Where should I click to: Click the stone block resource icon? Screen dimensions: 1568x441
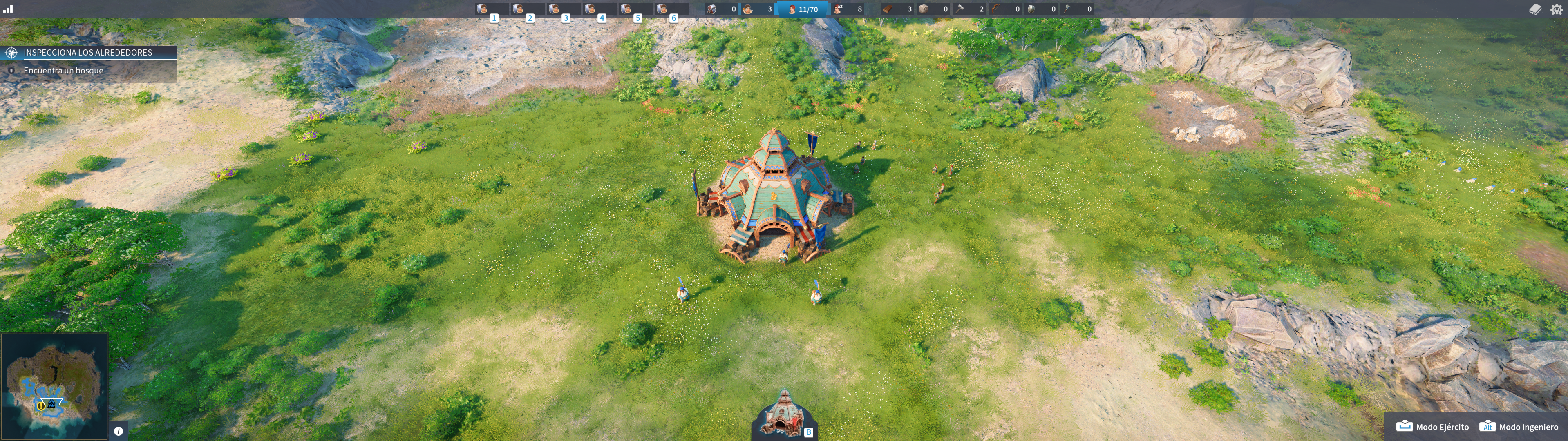(924, 9)
